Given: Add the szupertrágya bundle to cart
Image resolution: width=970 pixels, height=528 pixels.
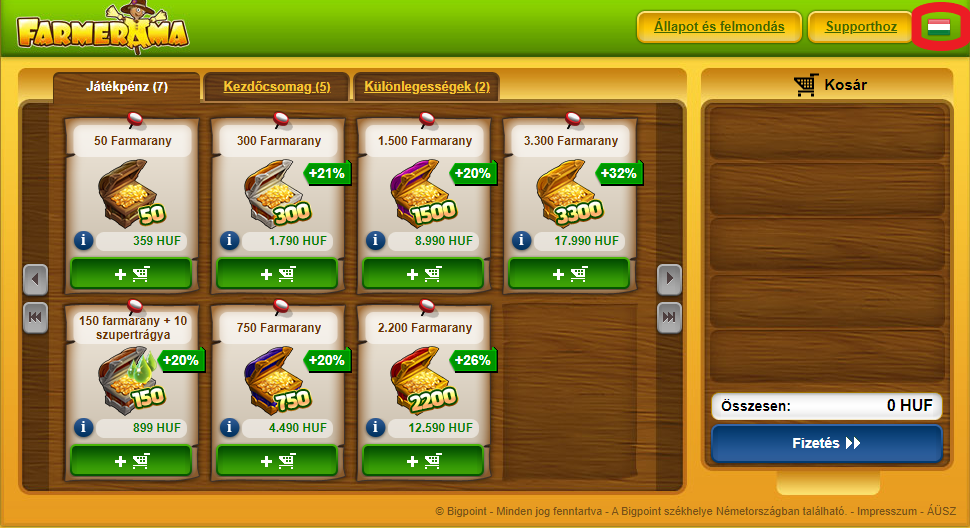Looking at the screenshot, I should [x=130, y=460].
